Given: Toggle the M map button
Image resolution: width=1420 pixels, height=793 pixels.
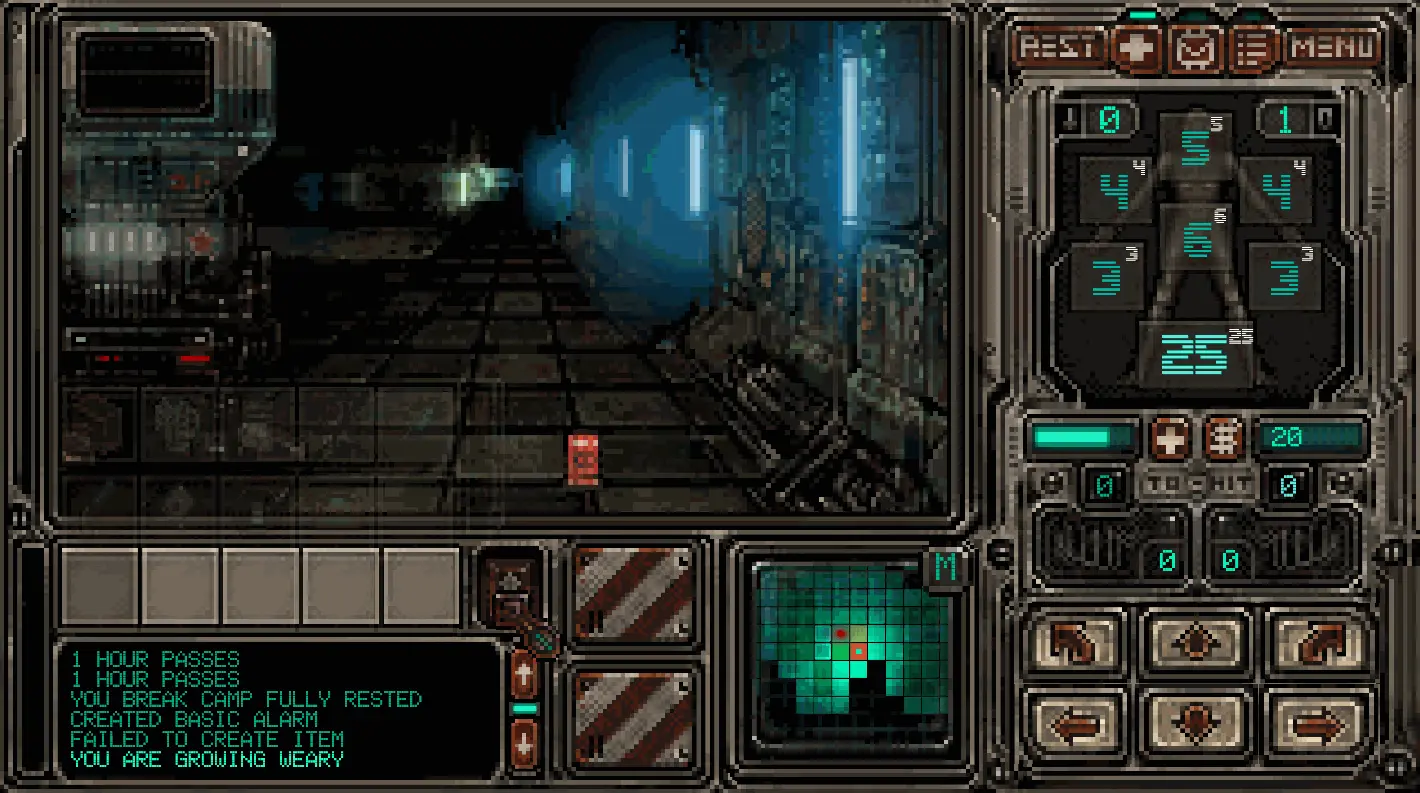Looking at the screenshot, I should (944, 568).
